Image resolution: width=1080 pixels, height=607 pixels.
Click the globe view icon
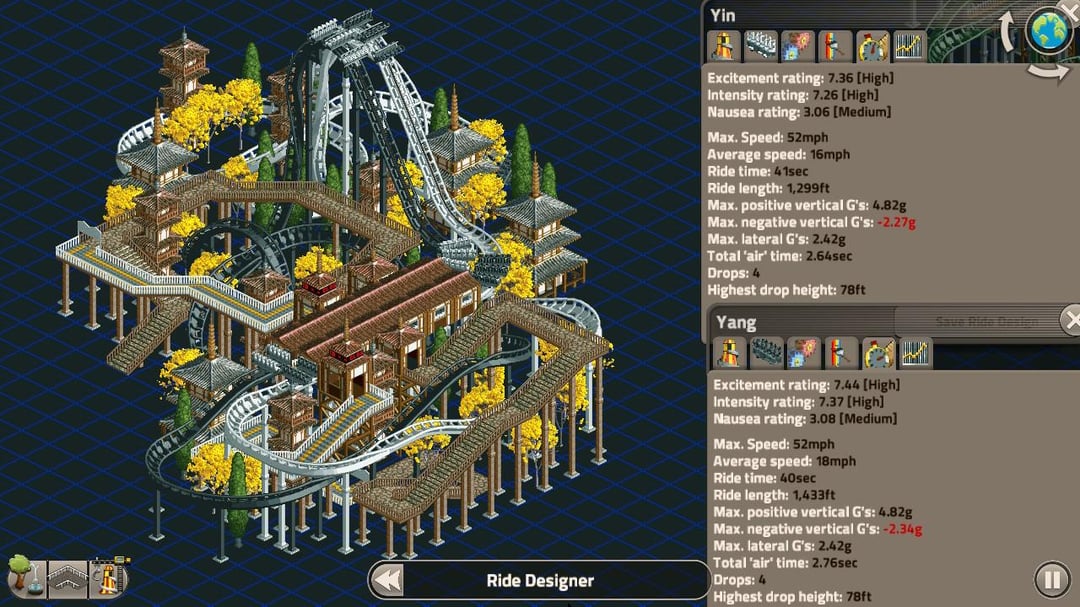click(x=1049, y=29)
